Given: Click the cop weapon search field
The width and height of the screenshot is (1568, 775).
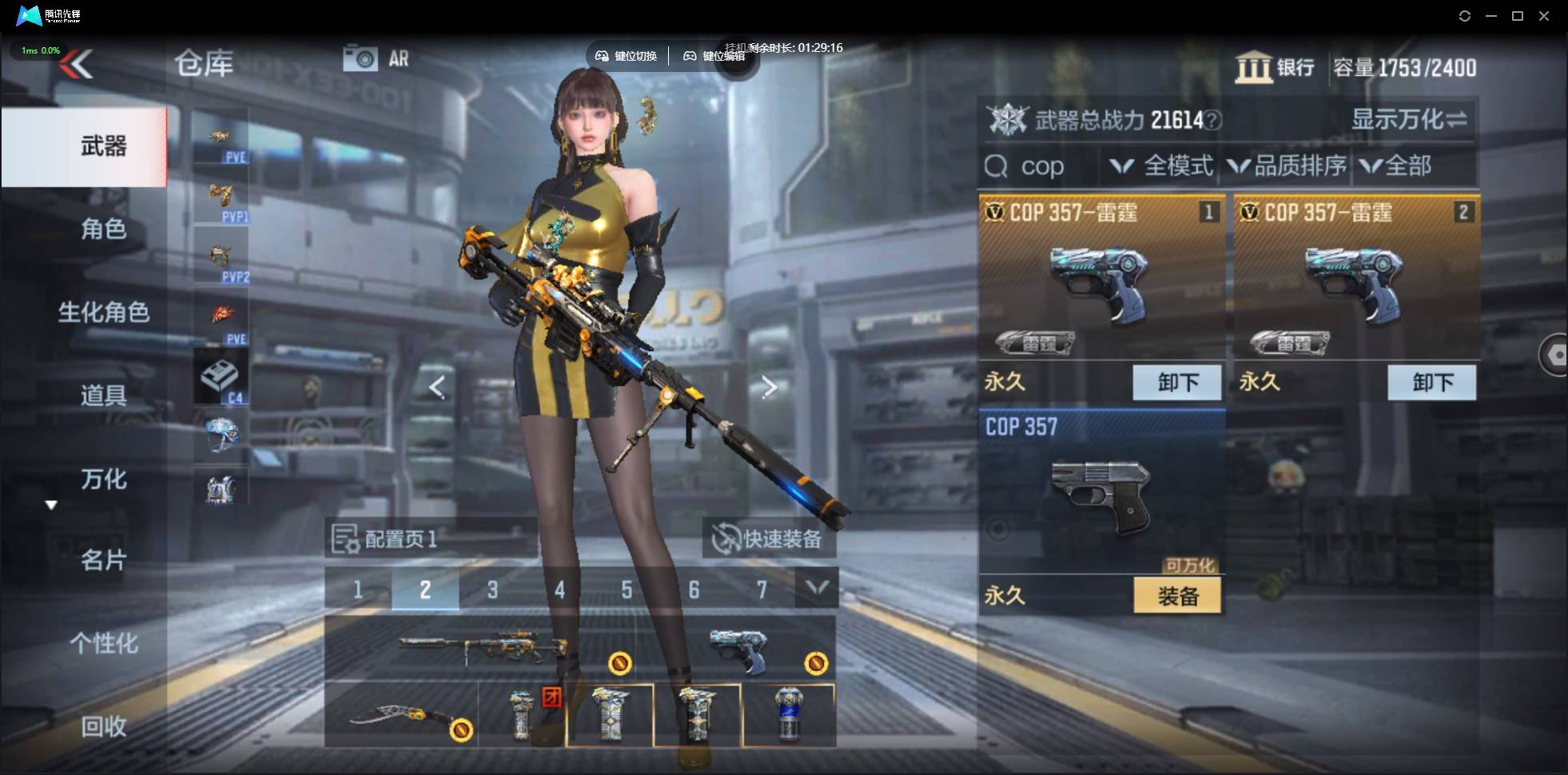Looking at the screenshot, I should pos(1039,166).
